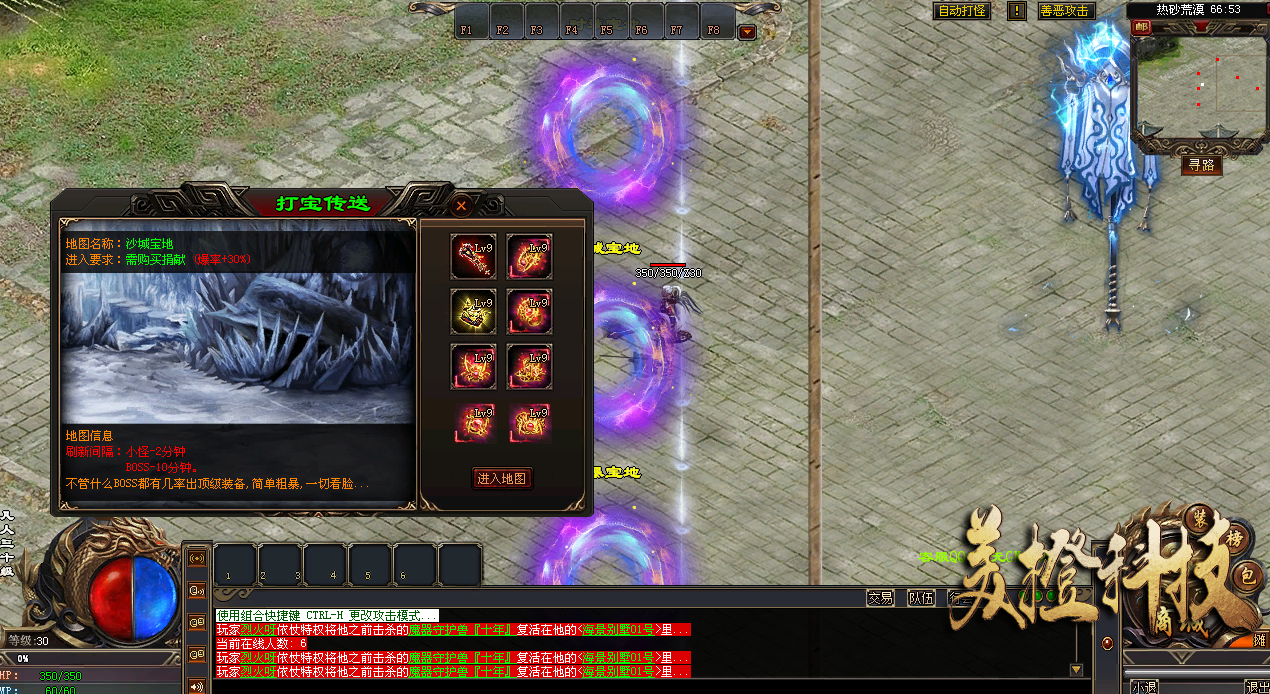This screenshot has height=694, width=1270.
Task: Toggle 自动打怪 auto-fight mode
Action: tap(961, 11)
